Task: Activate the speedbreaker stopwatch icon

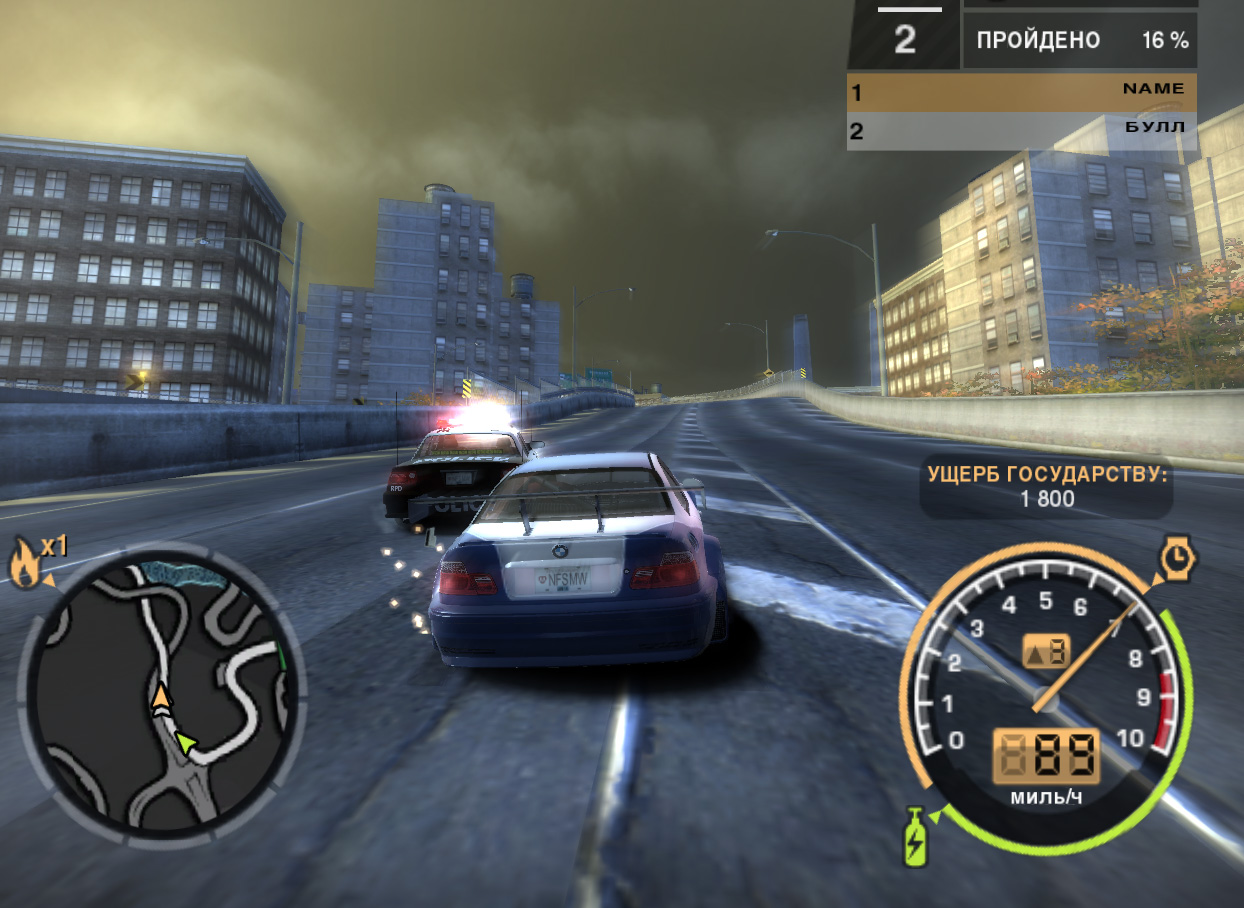Action: [x=1178, y=560]
